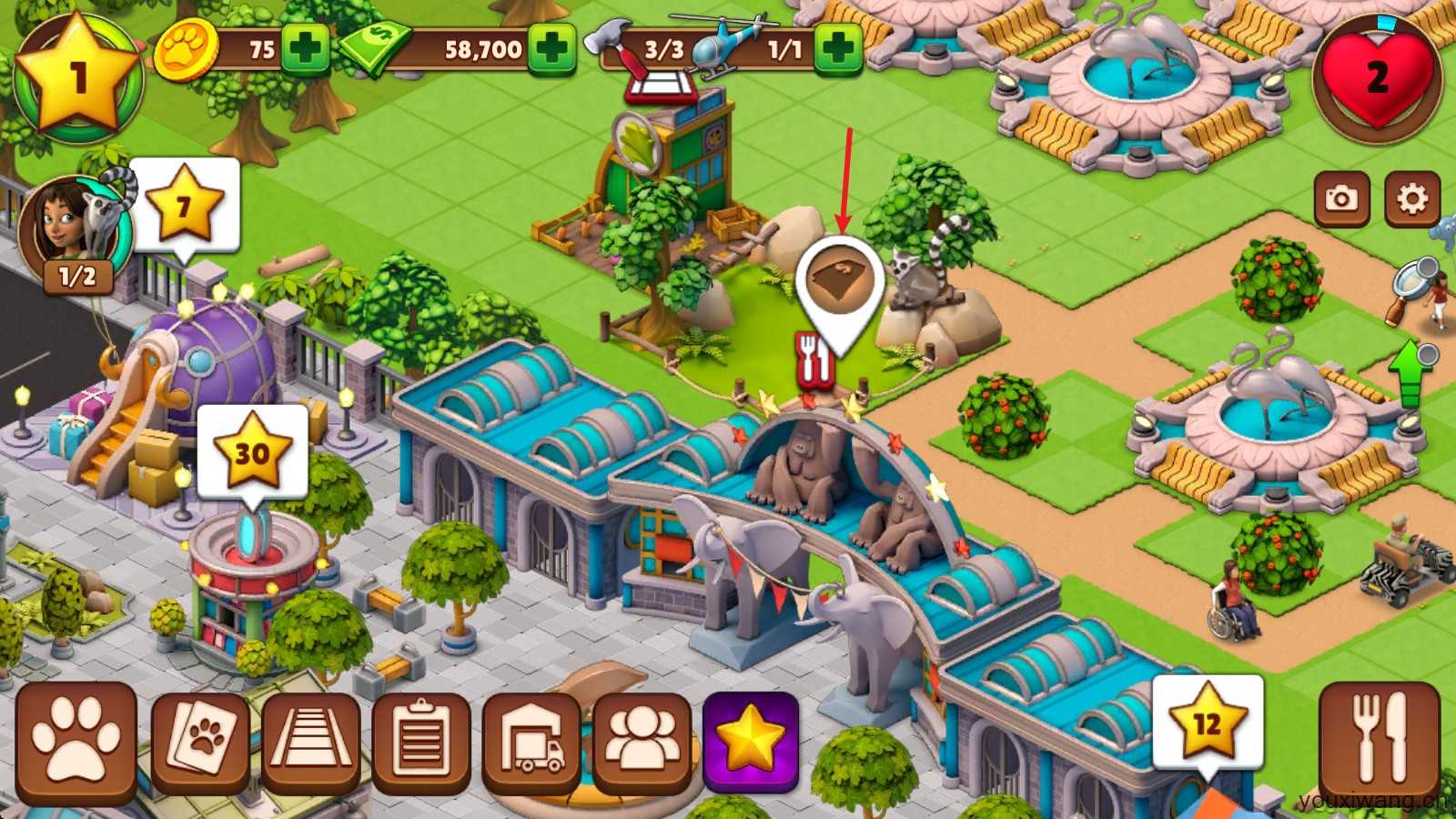The image size is (1456, 819).
Task: View the level 1 star profile
Action: click(x=78, y=76)
